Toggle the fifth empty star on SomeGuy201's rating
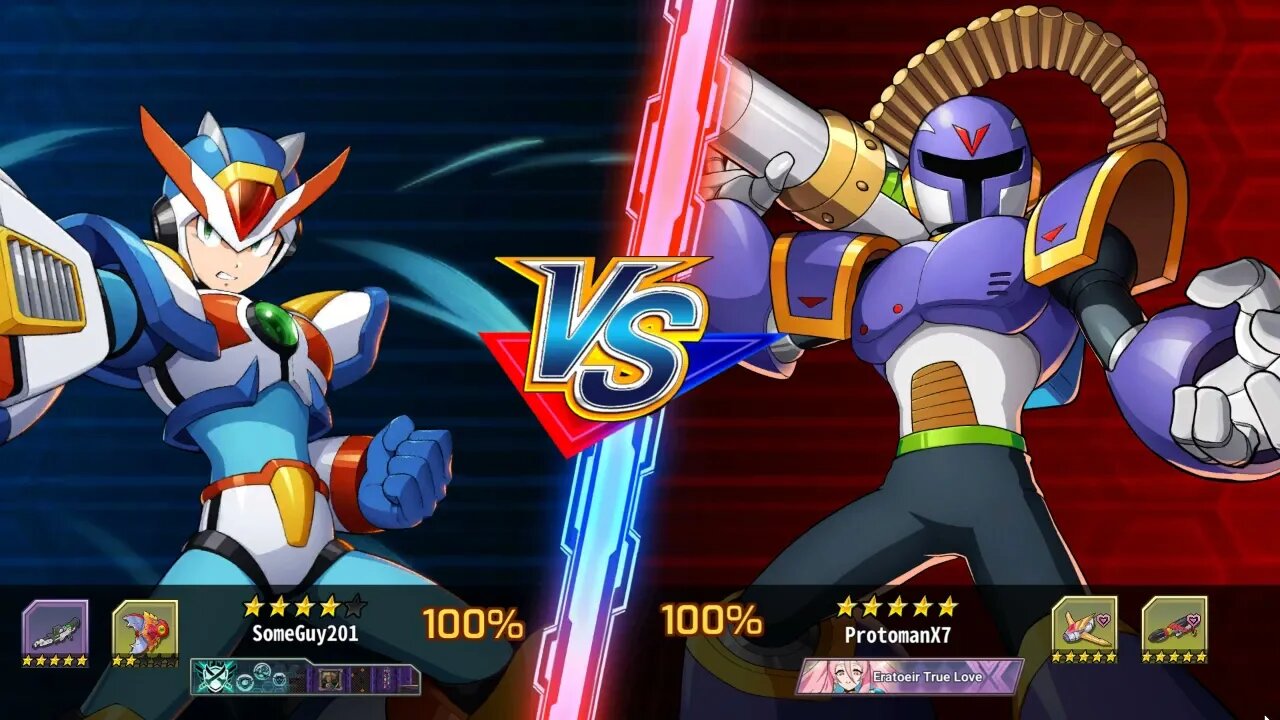The width and height of the screenshot is (1280, 720). [355, 605]
